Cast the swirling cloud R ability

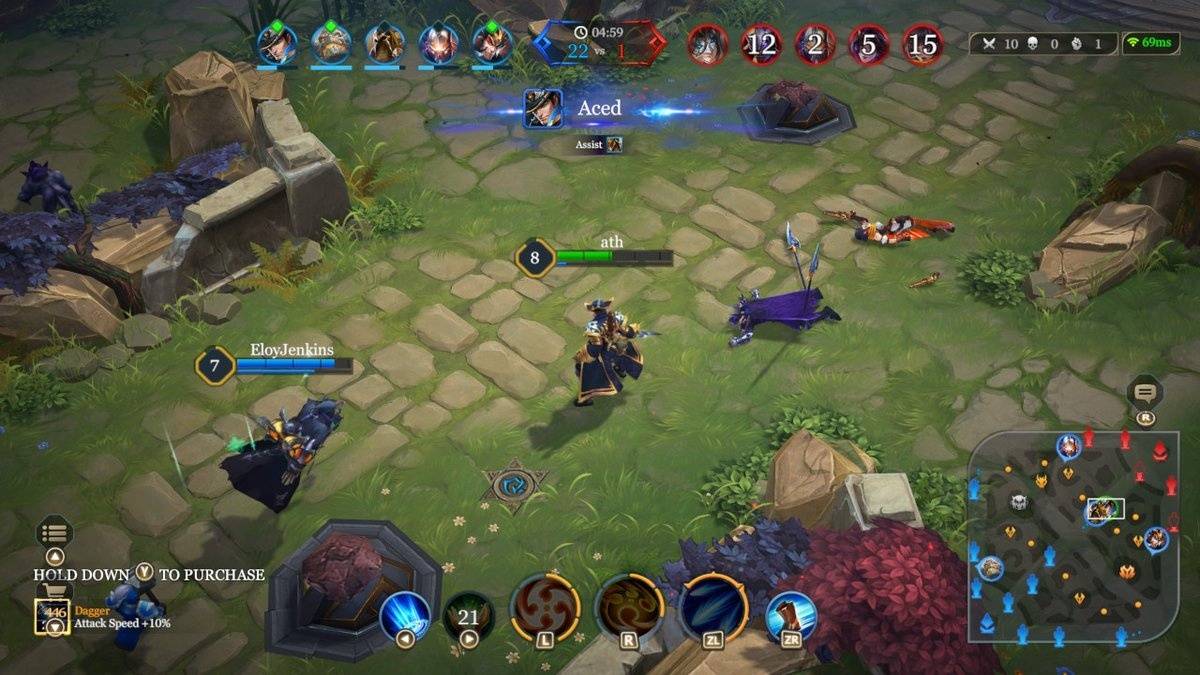630,608
